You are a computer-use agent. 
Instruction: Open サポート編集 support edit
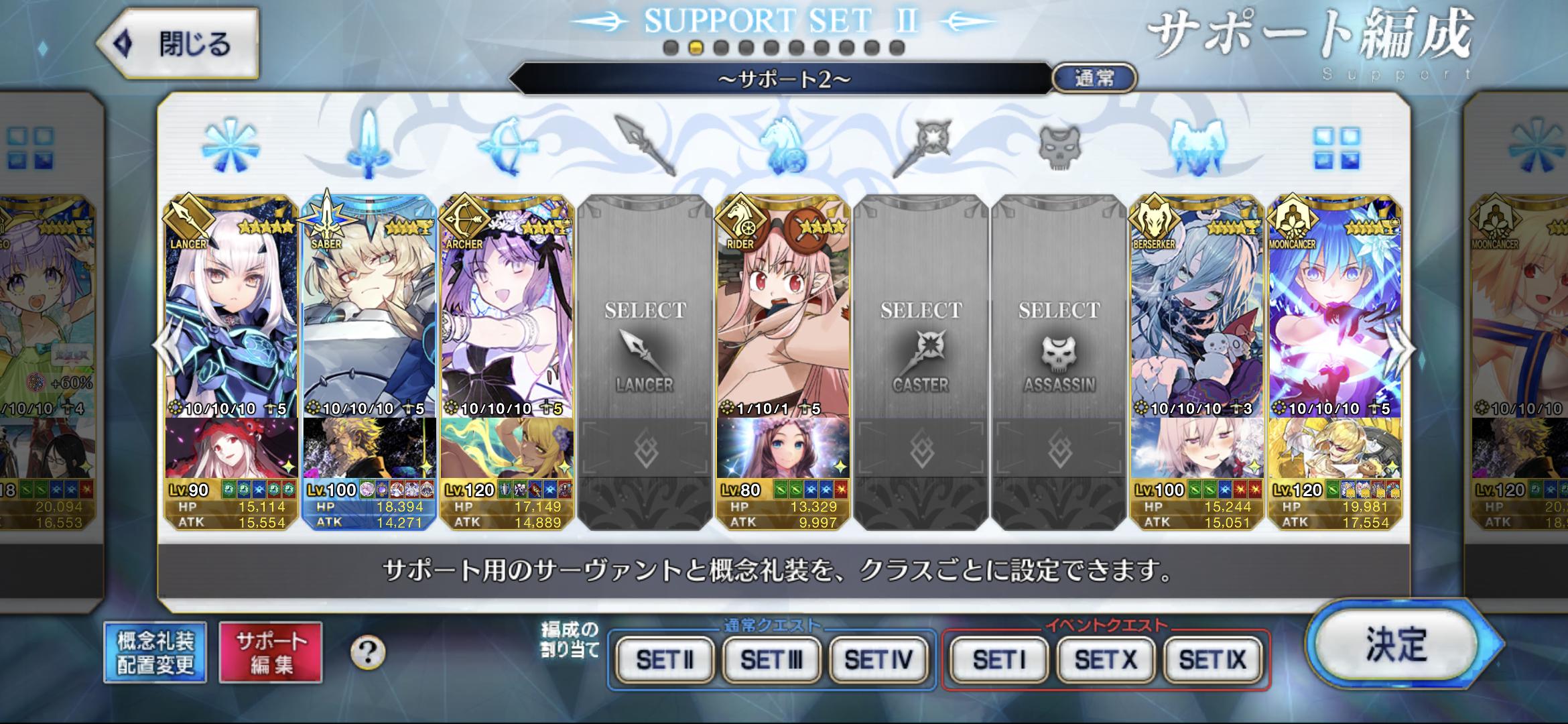pyautogui.click(x=271, y=653)
